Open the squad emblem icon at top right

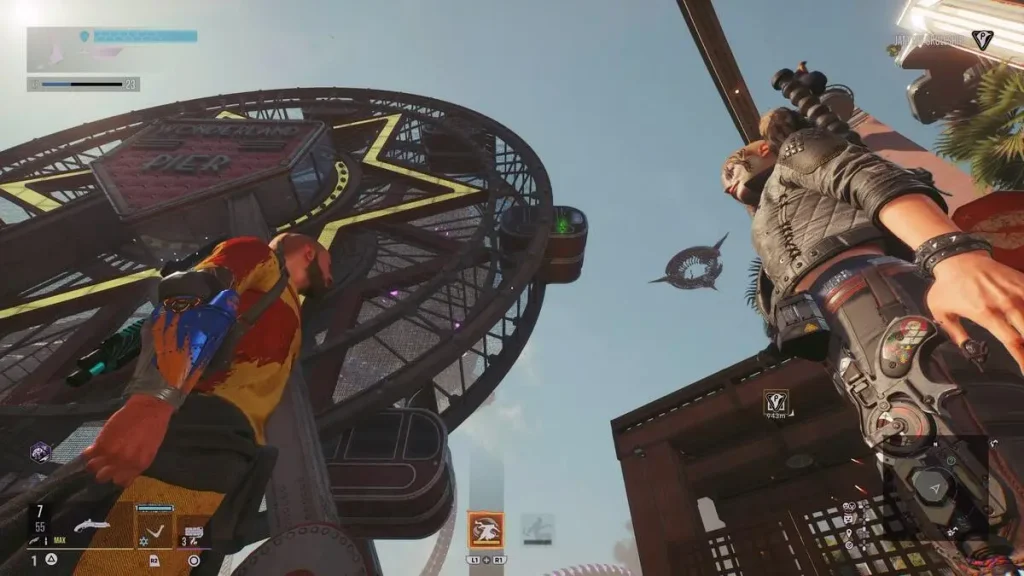click(x=982, y=39)
